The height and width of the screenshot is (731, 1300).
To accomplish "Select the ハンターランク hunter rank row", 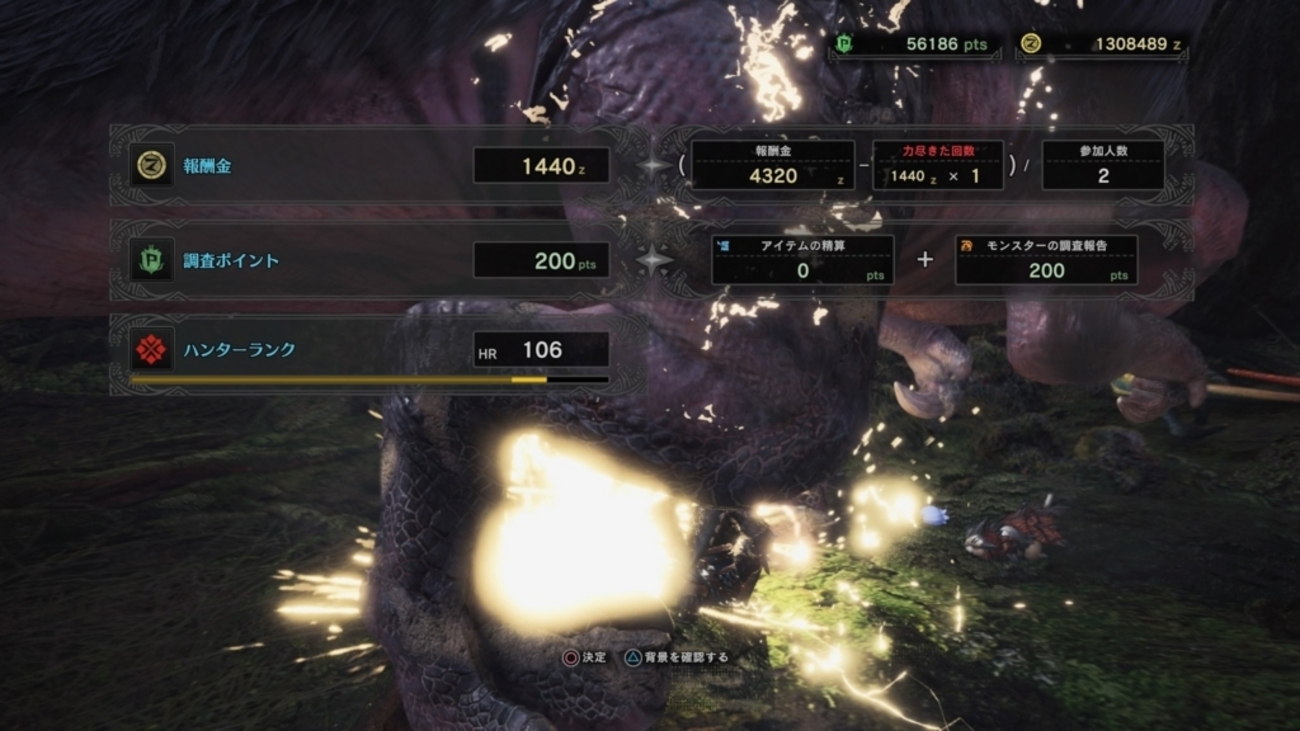I will [370, 351].
